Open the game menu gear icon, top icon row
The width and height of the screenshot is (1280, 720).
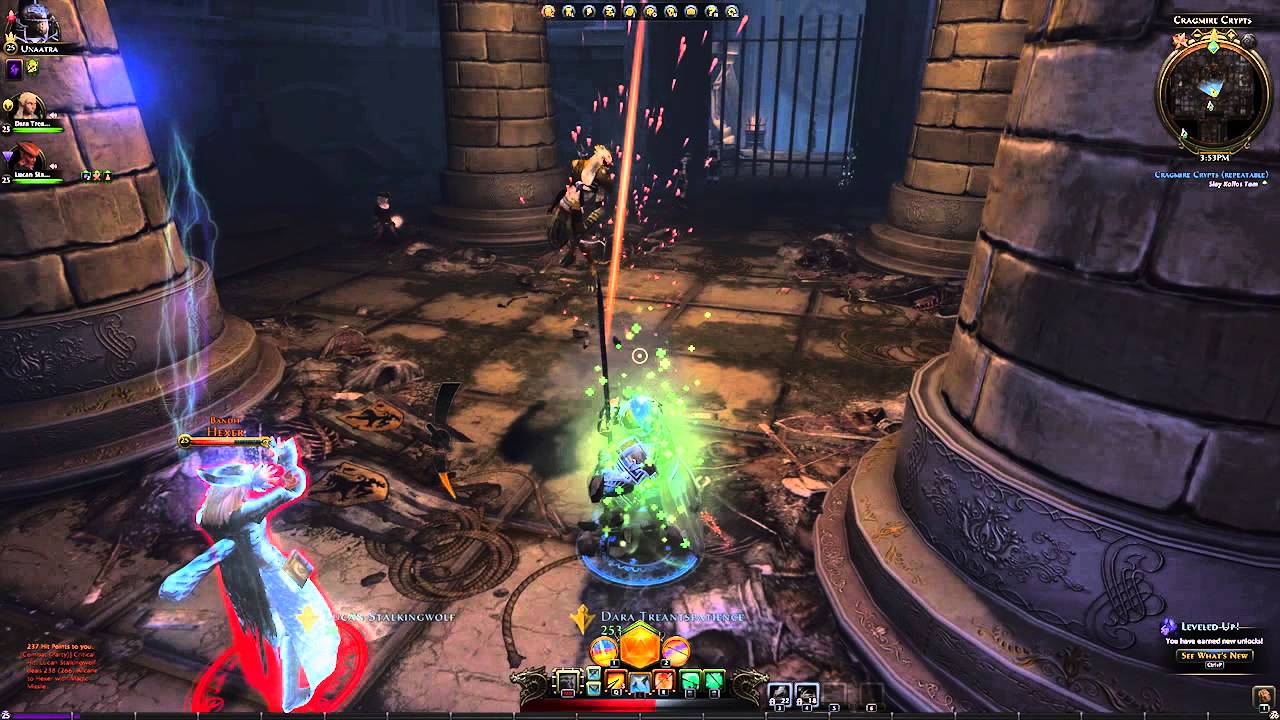coord(731,12)
